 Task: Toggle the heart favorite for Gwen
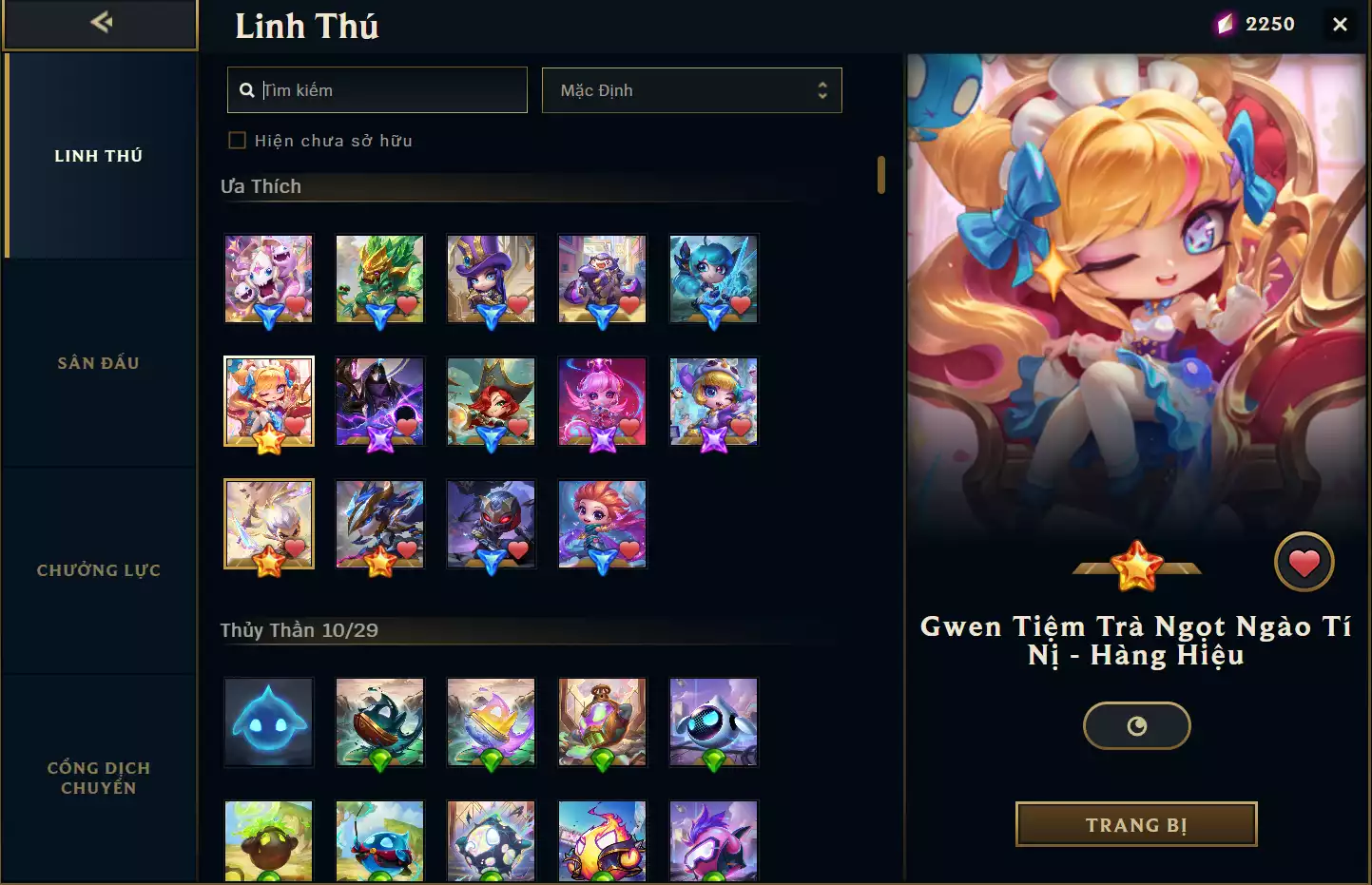point(1304,561)
